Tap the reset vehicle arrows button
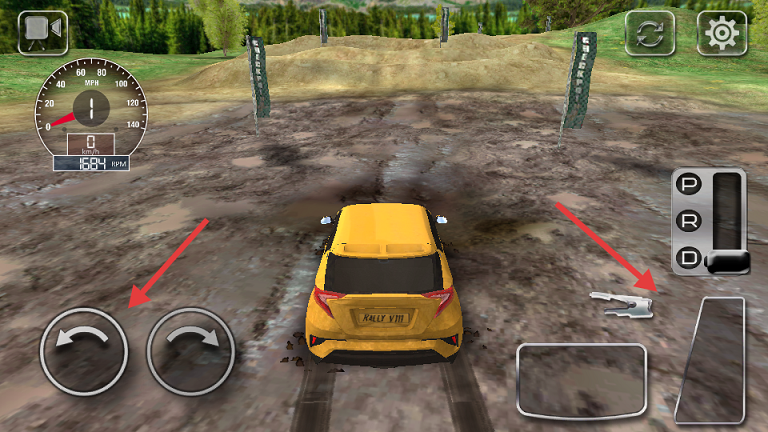768x432 pixels. (650, 33)
